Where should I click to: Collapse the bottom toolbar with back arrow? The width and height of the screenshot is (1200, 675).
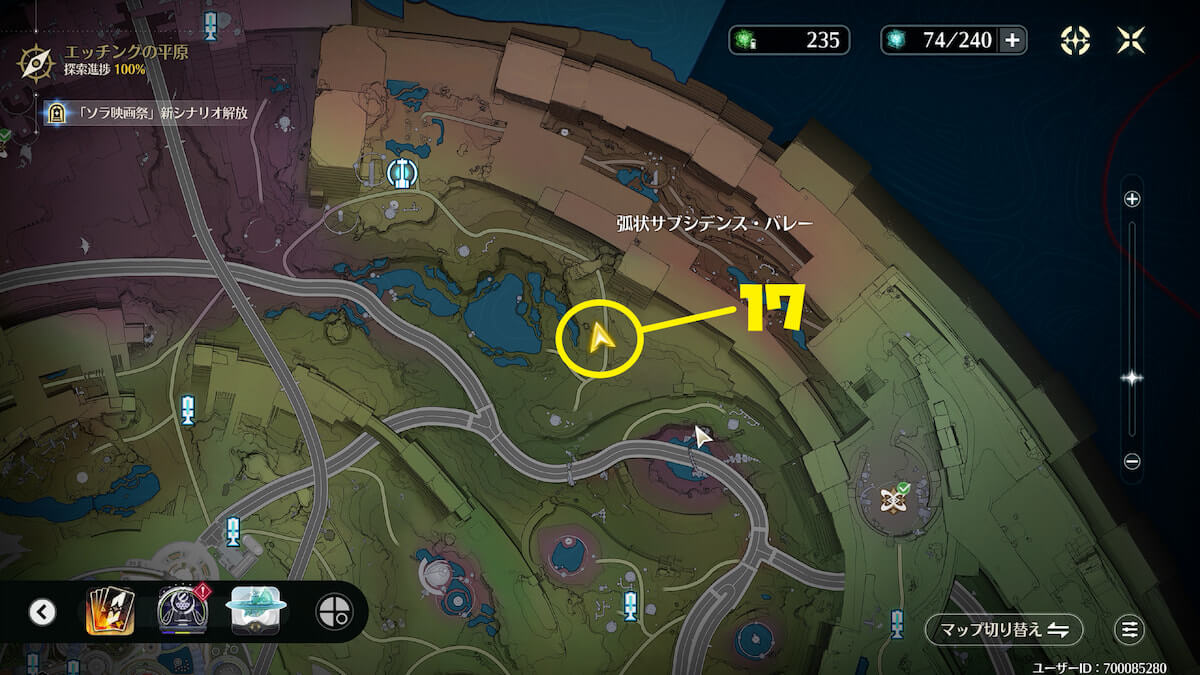point(42,611)
